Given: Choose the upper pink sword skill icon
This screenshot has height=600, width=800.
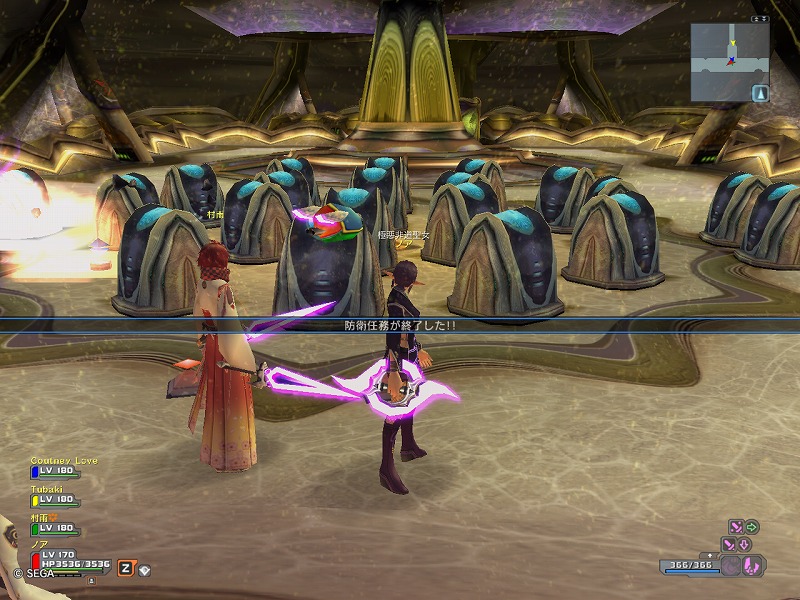Looking at the screenshot, I should click(x=735, y=526).
